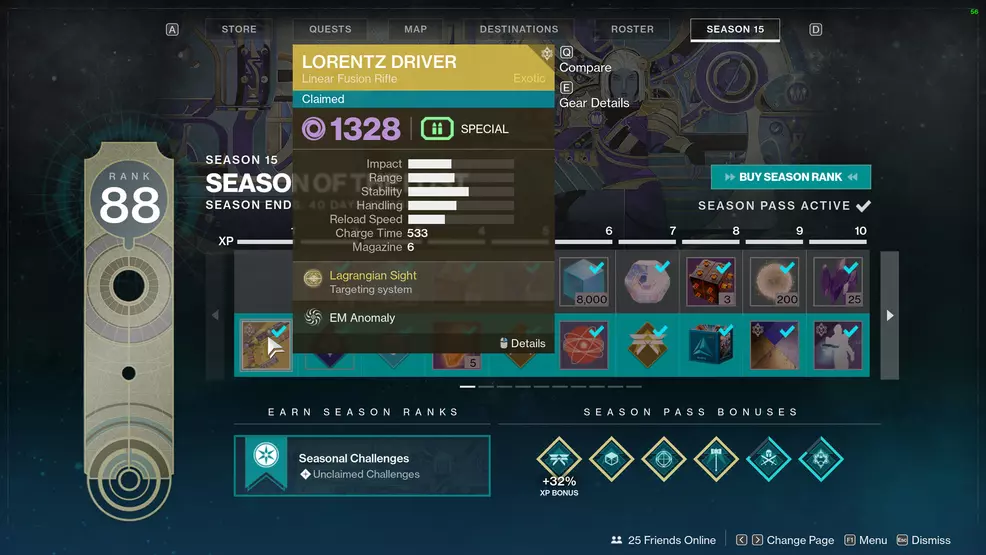This screenshot has width=986, height=555.
Task: Choose the rank 9 reward with 200
Action: tap(773, 282)
